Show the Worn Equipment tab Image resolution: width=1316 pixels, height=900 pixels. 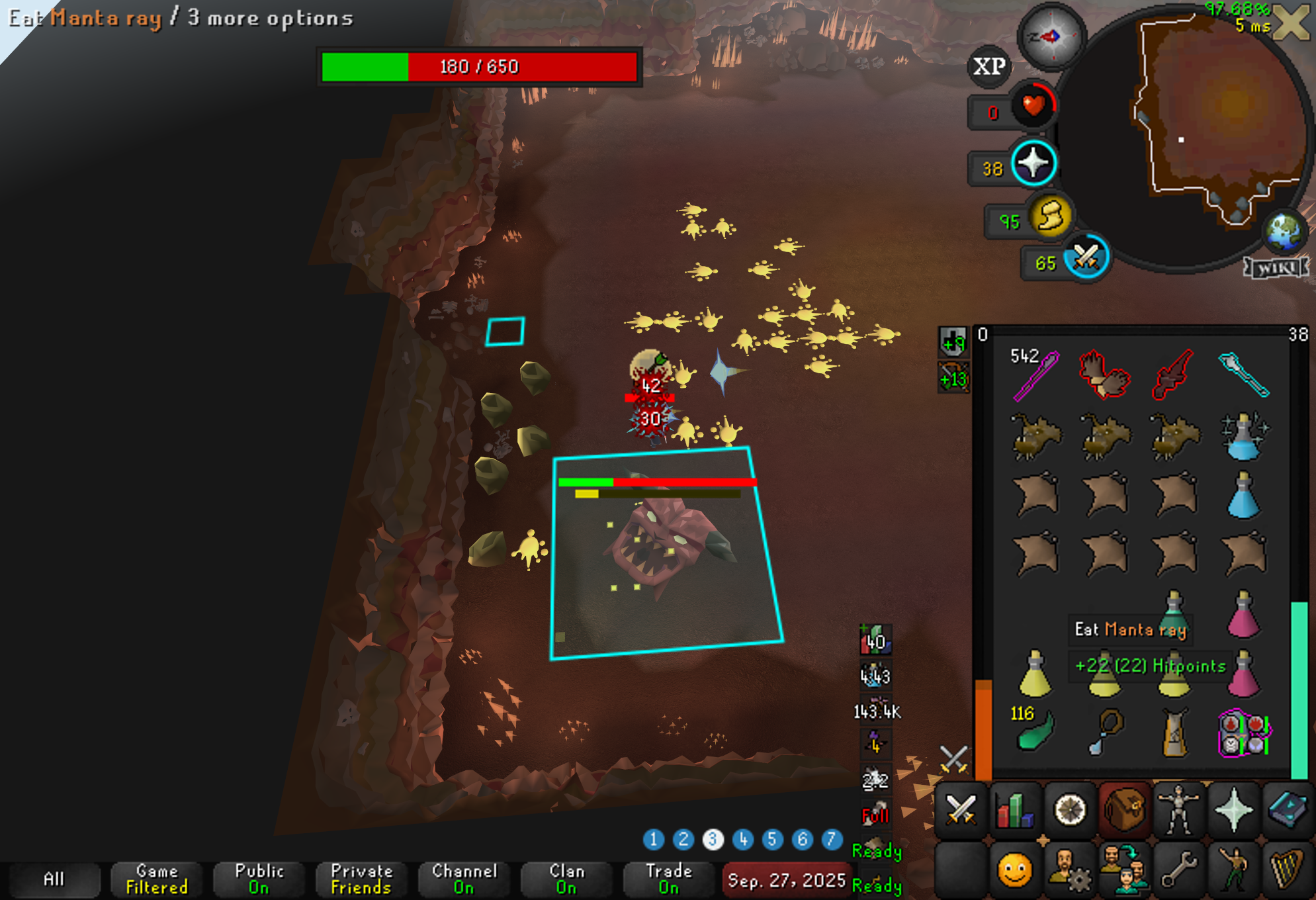click(x=1179, y=810)
